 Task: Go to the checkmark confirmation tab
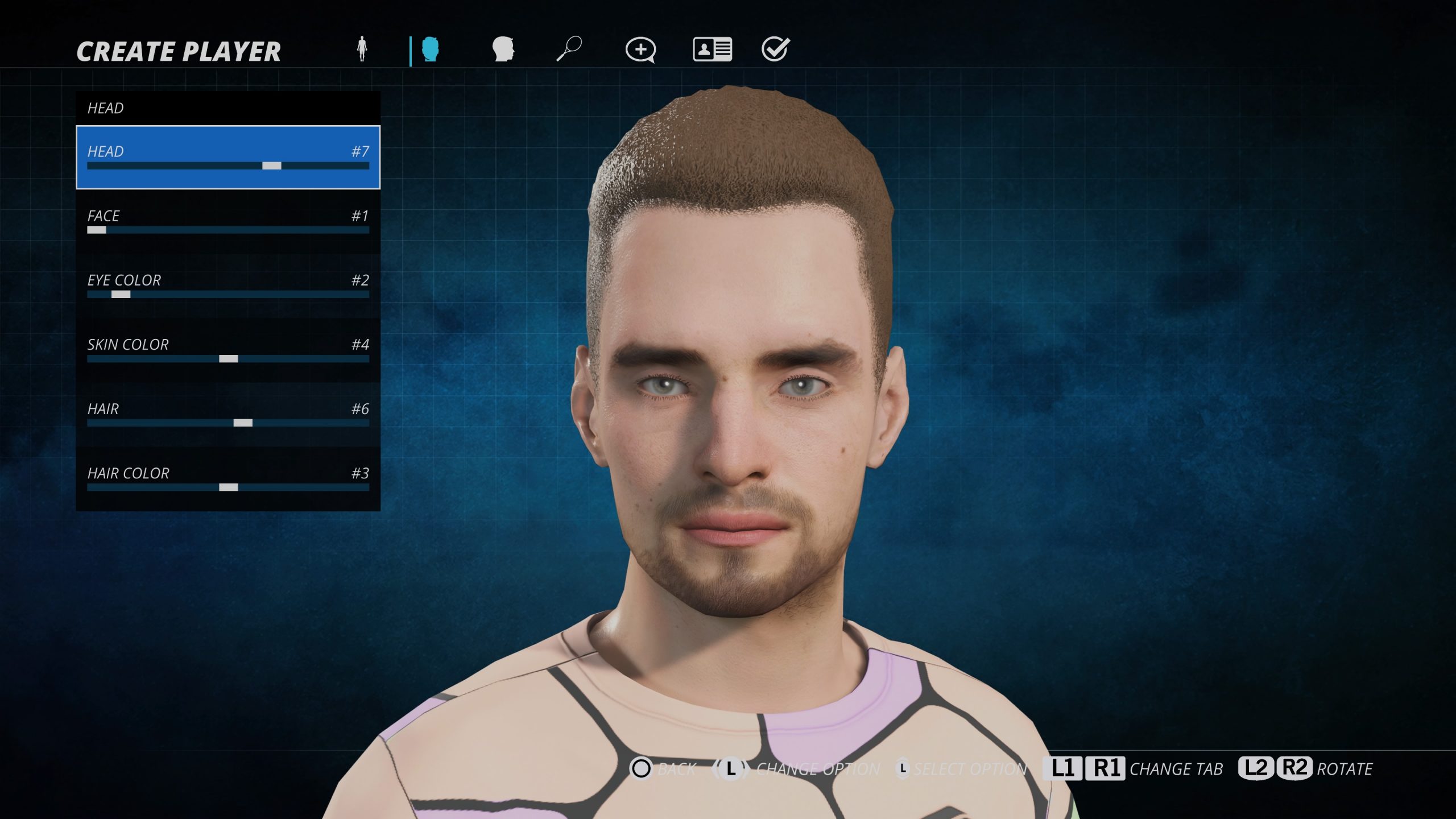[x=775, y=49]
